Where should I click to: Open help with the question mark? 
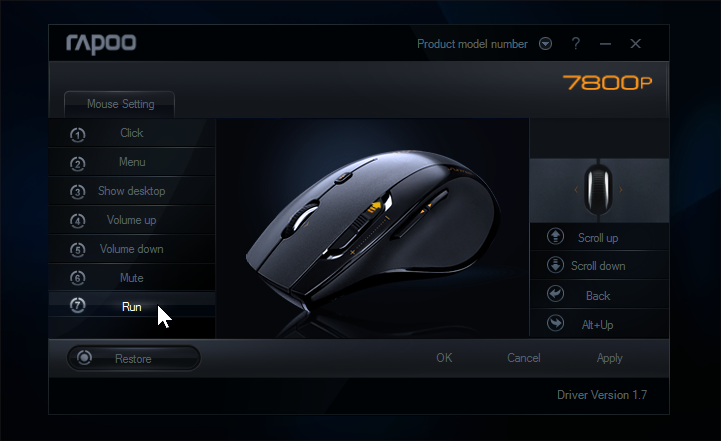[576, 44]
